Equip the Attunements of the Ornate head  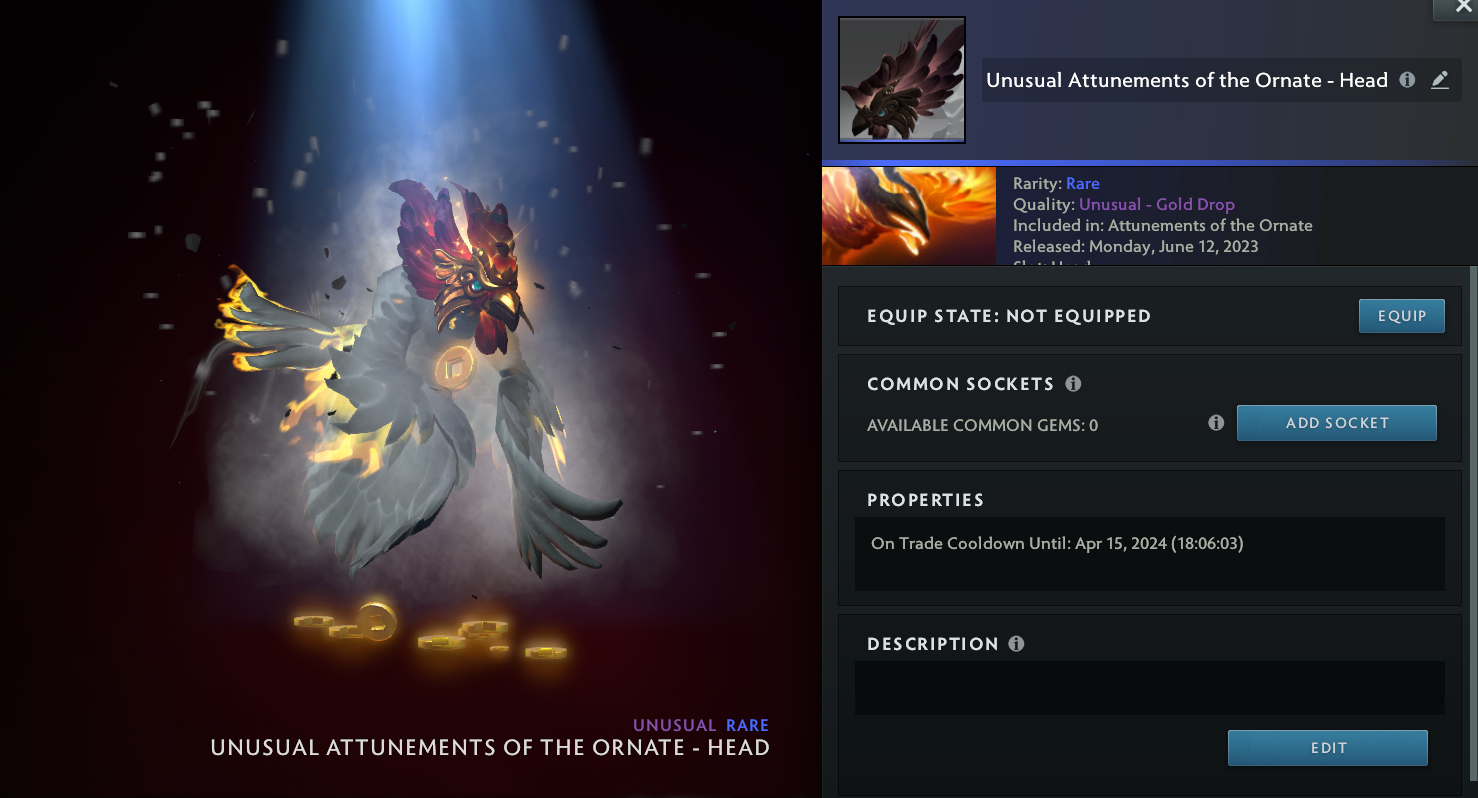pos(1401,316)
